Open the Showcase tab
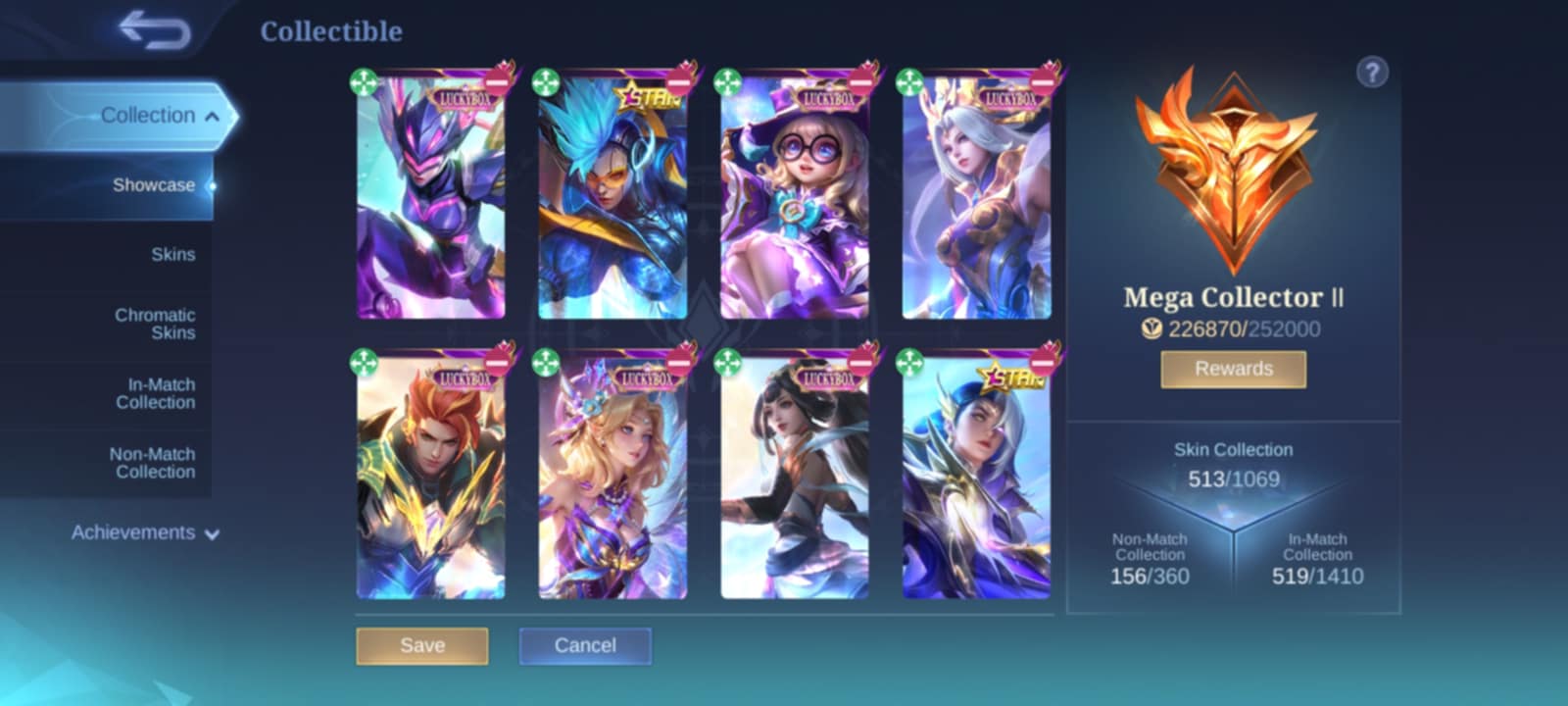The height and width of the screenshot is (706, 1568). click(x=153, y=185)
